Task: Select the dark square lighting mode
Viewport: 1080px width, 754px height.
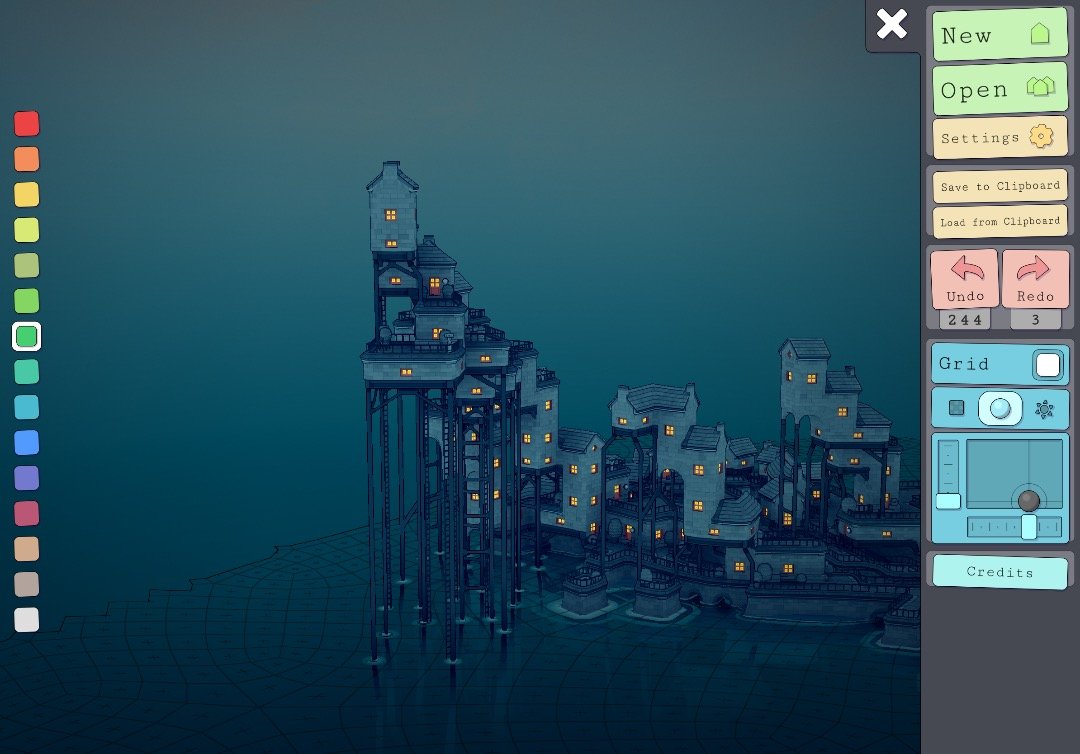Action: pyautogui.click(x=957, y=408)
